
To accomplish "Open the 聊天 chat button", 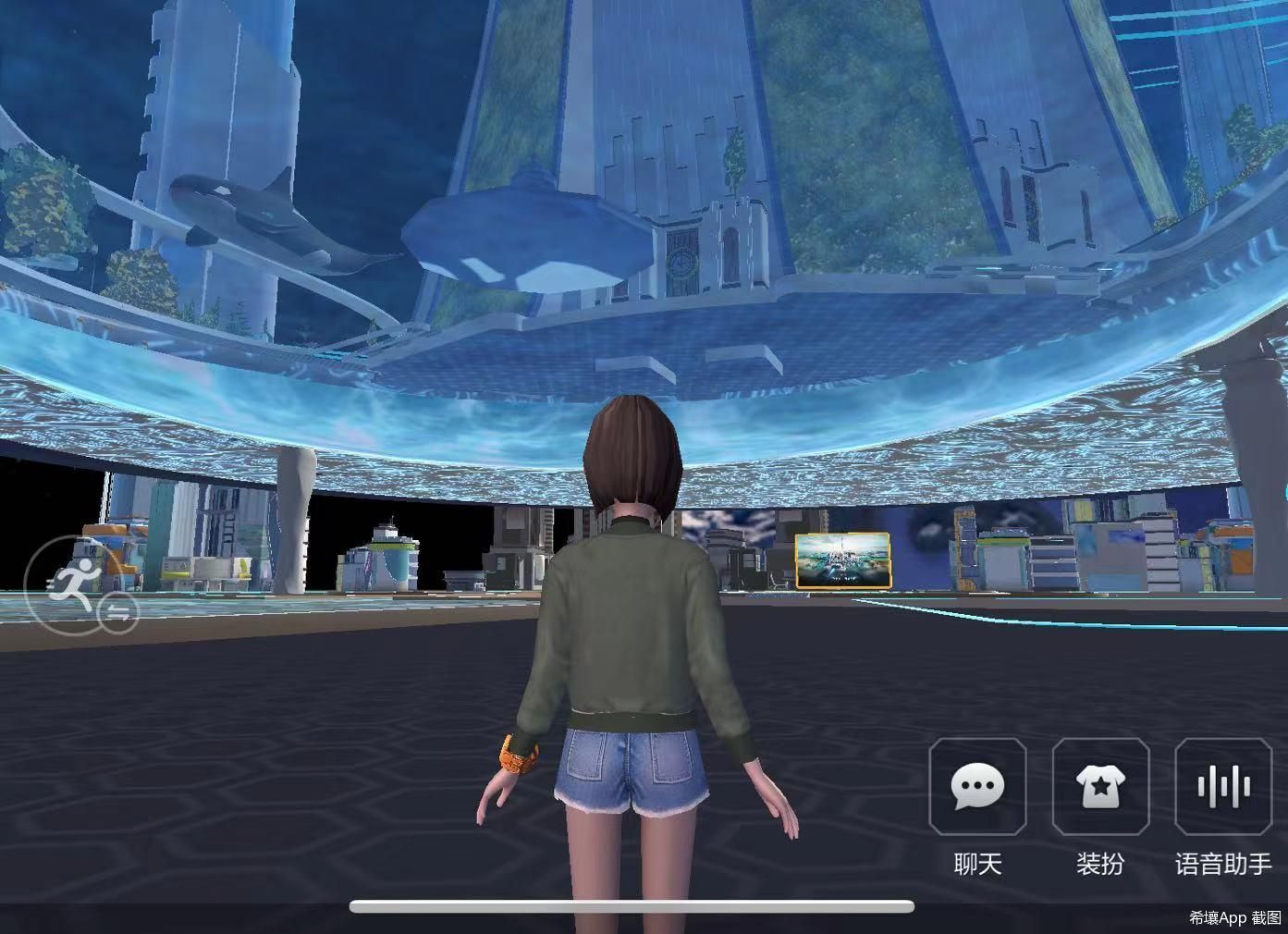I will [977, 787].
